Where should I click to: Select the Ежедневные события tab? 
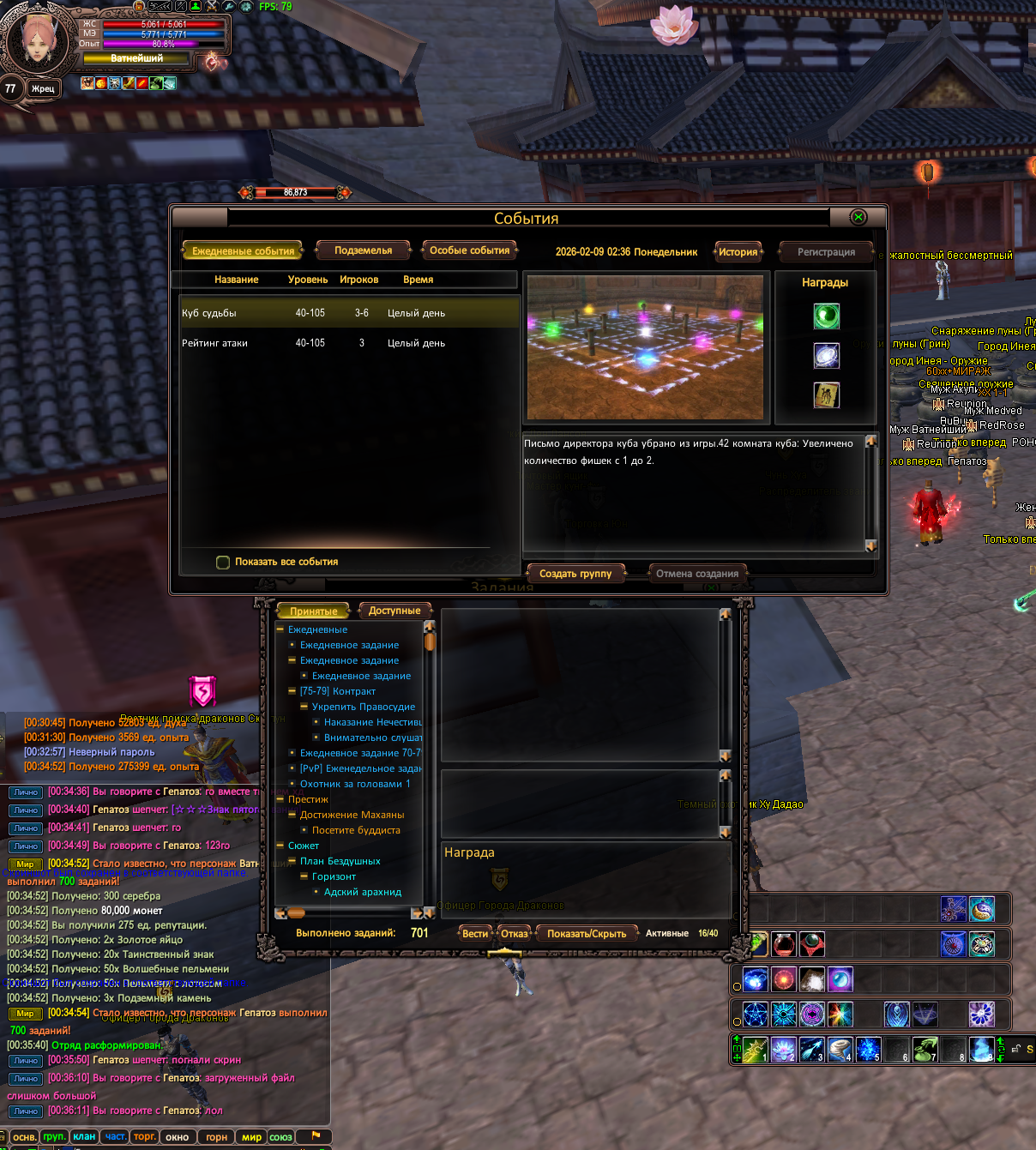[243, 251]
